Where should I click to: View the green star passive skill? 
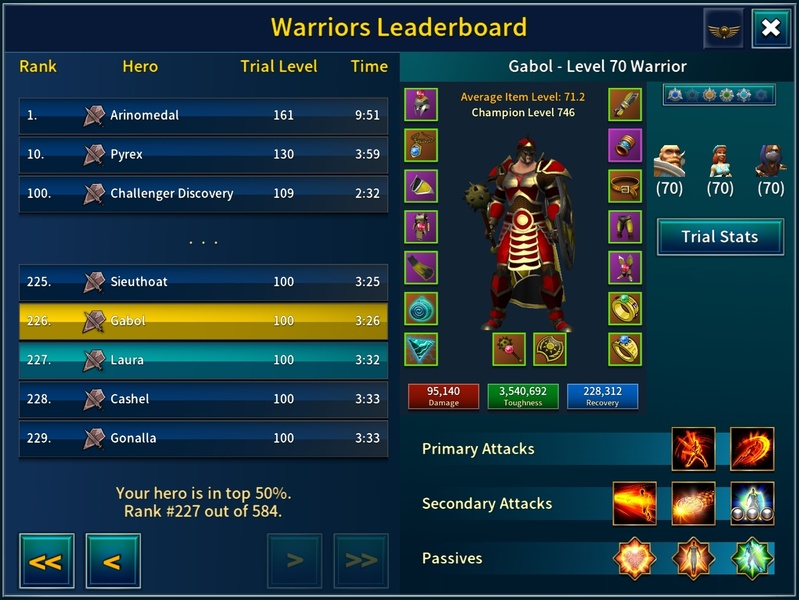(x=752, y=558)
